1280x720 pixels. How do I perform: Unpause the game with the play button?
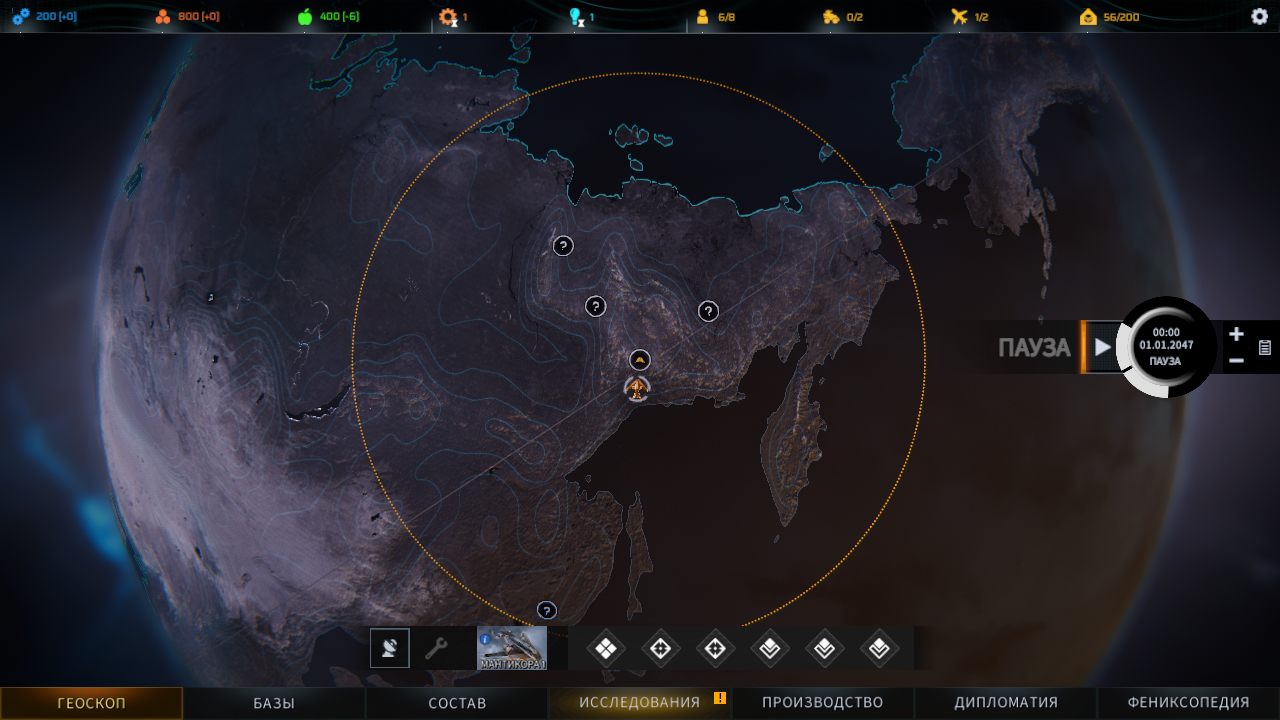coord(1101,347)
